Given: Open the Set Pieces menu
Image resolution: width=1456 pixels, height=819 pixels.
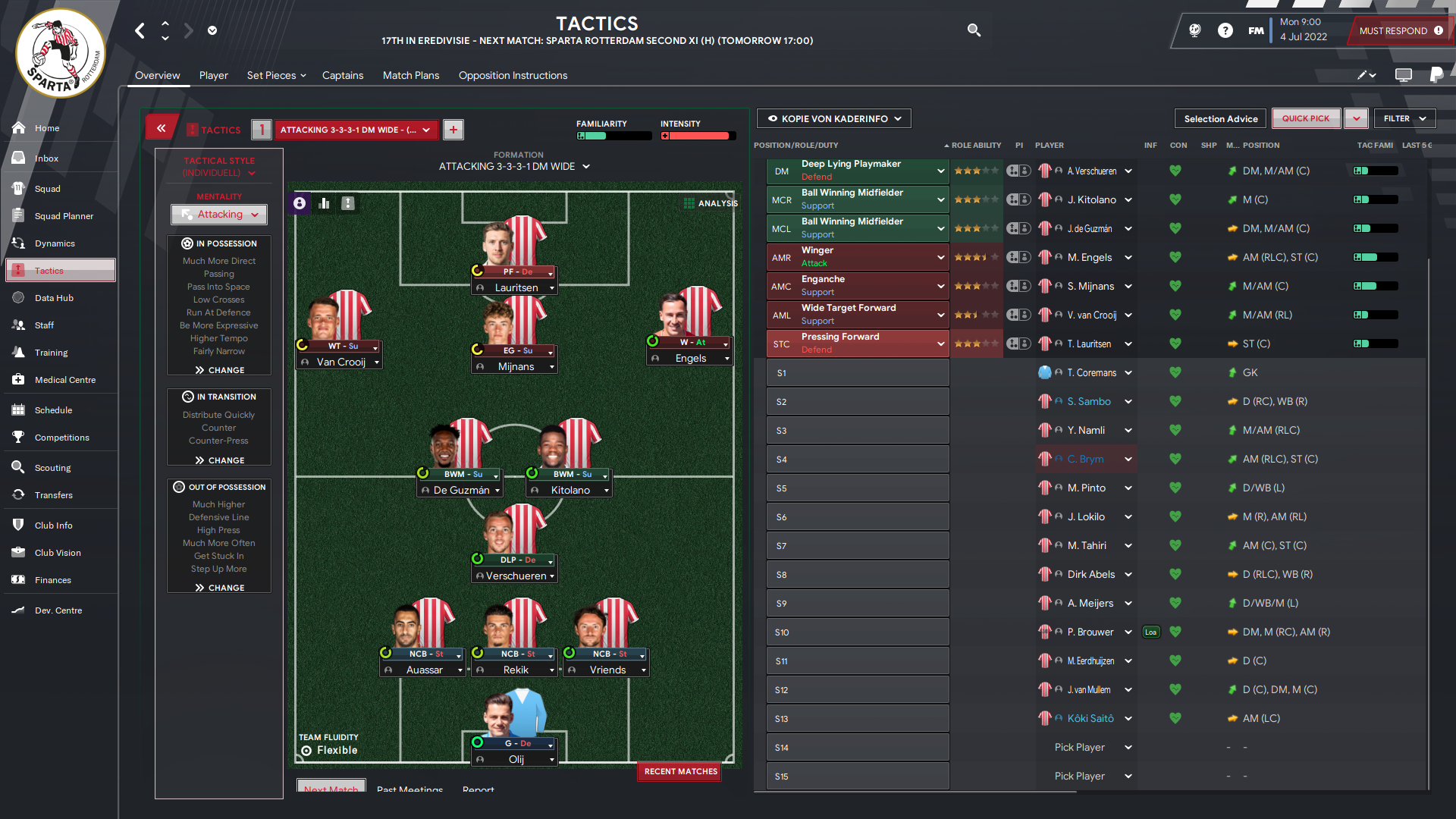Looking at the screenshot, I should [x=275, y=75].
